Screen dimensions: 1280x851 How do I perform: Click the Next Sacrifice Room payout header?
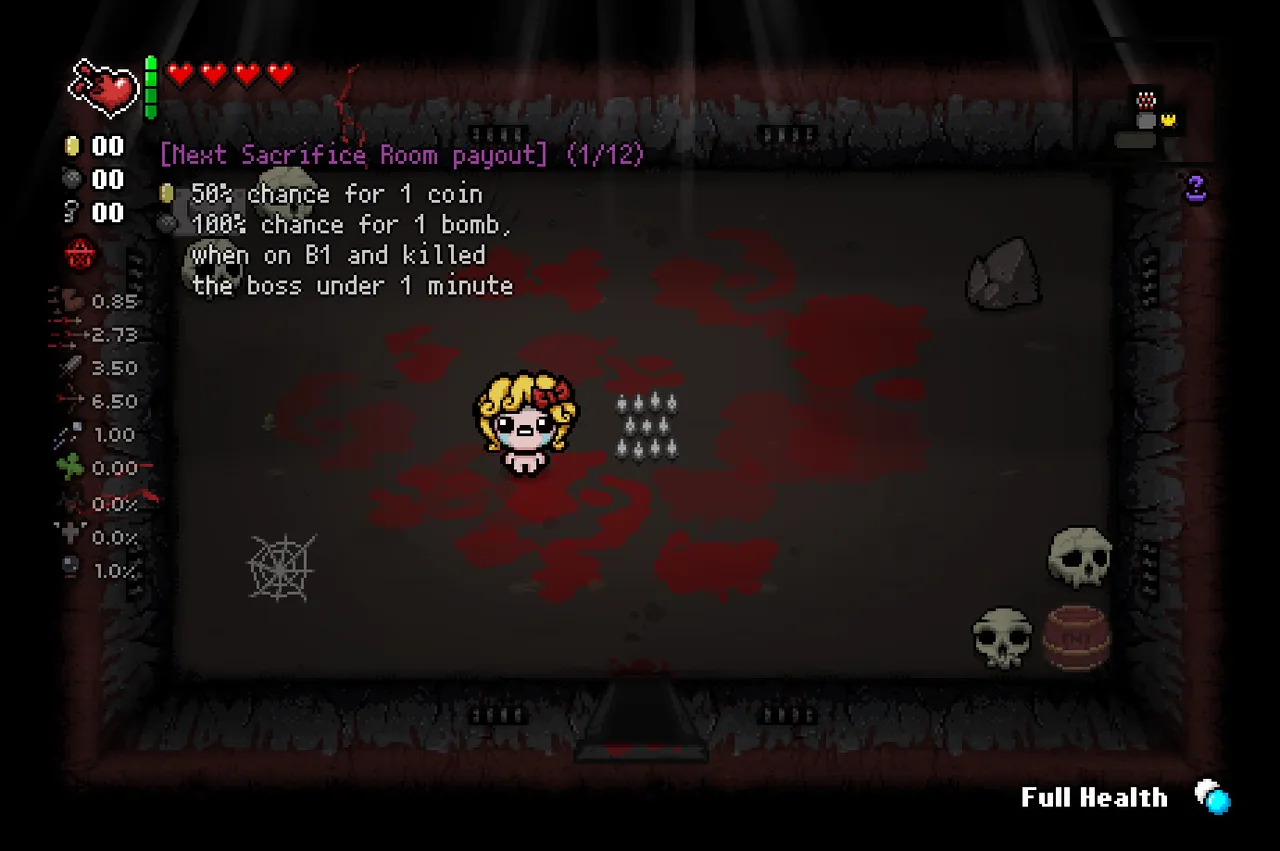pos(395,155)
